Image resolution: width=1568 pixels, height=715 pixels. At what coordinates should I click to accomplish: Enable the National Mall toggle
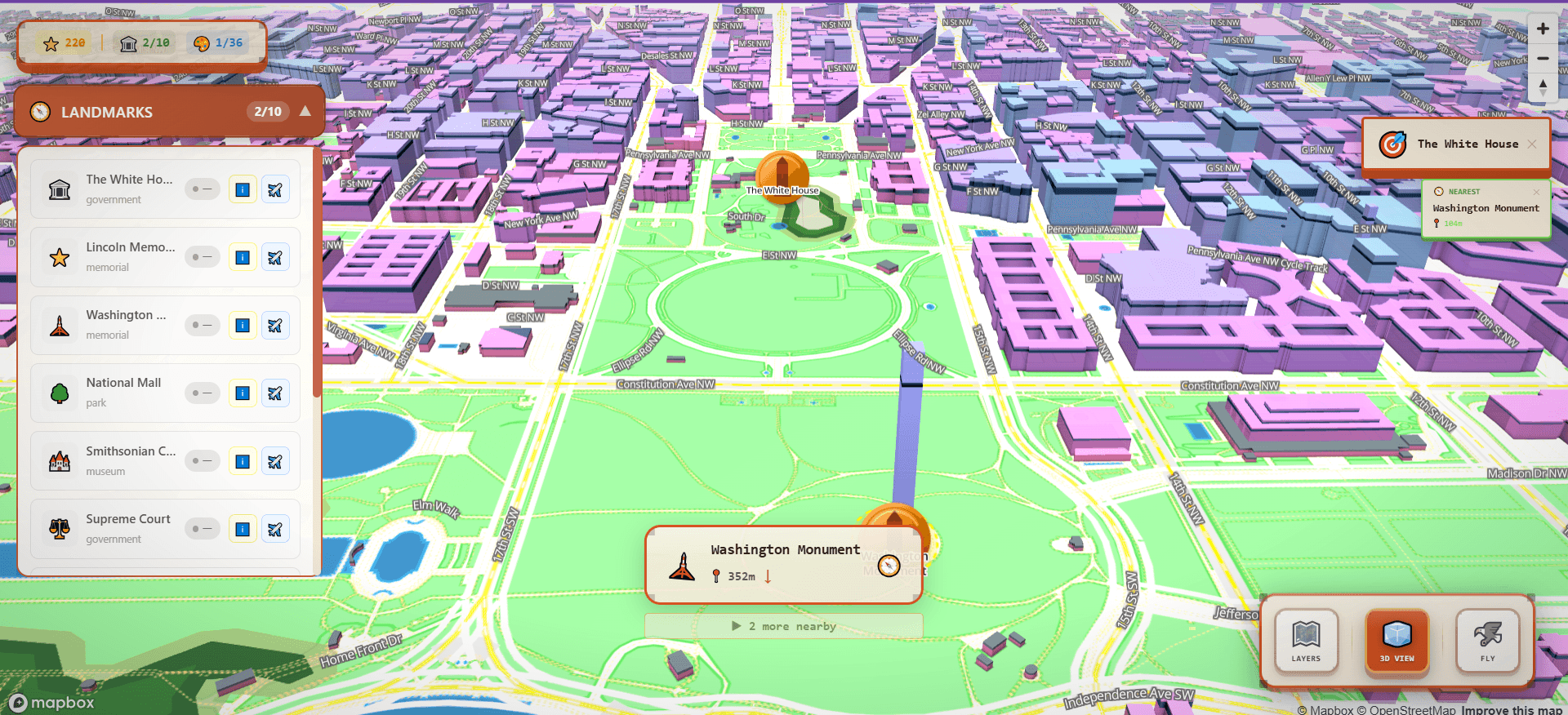click(x=202, y=393)
